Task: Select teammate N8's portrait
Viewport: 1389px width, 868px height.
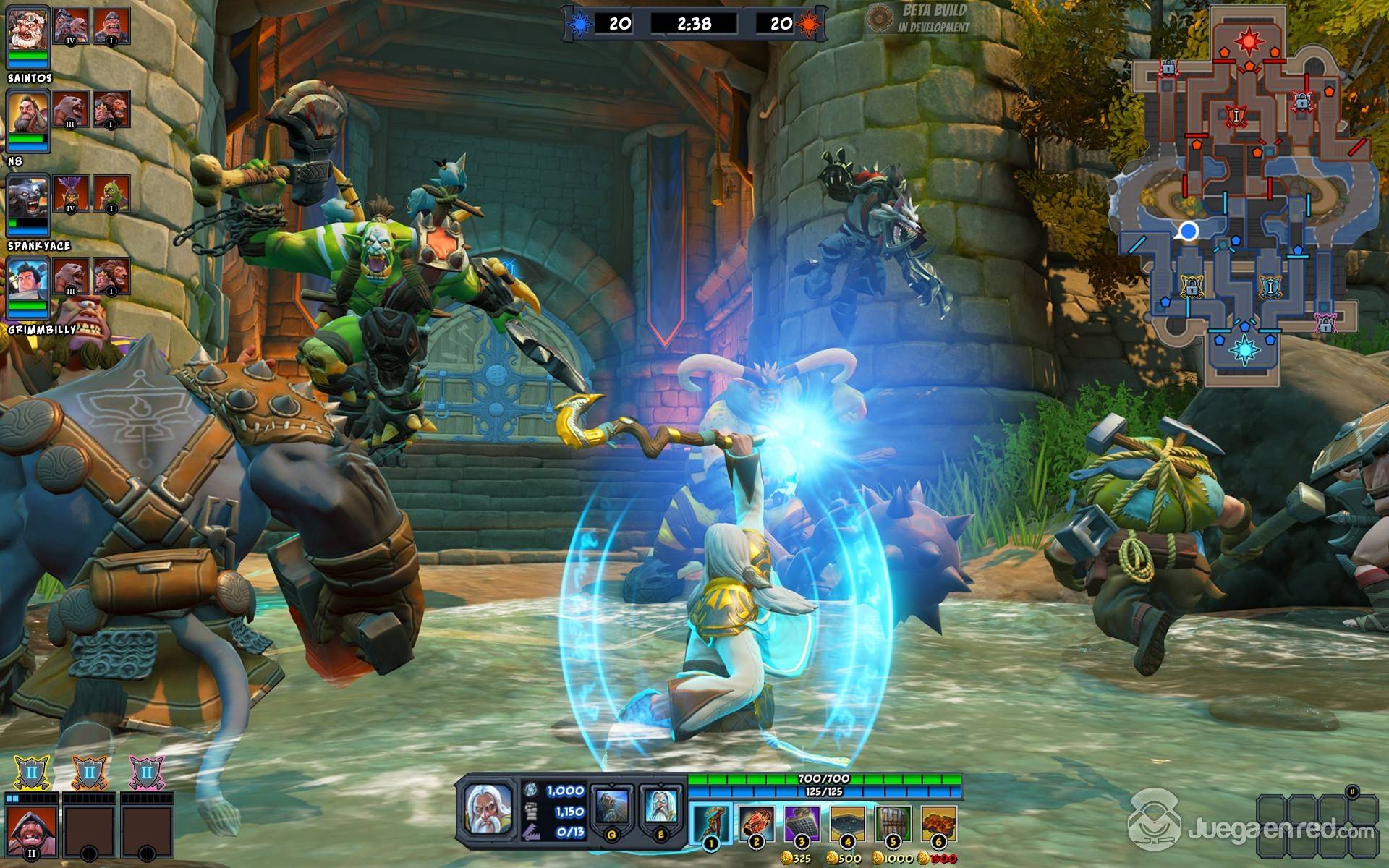Action: pos(28,113)
